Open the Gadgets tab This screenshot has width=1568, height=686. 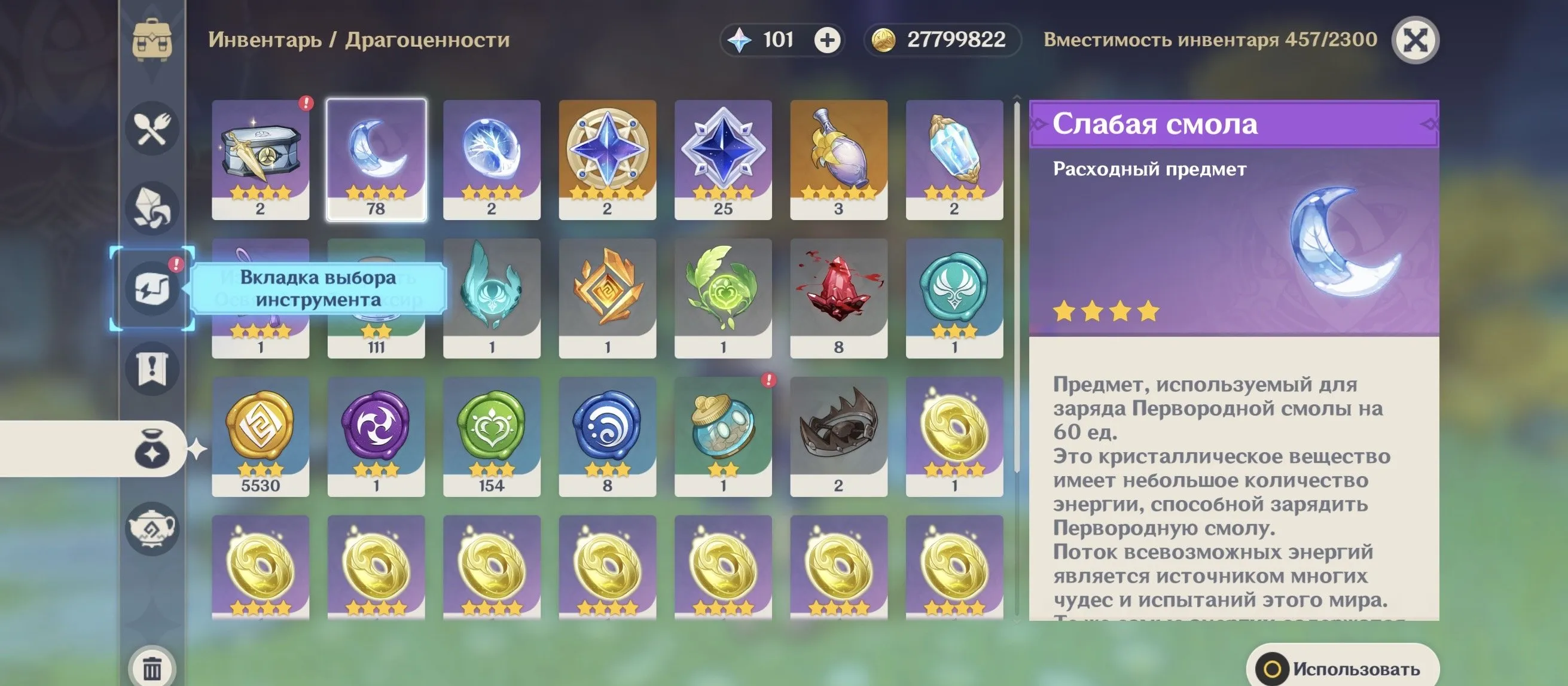coord(152,288)
